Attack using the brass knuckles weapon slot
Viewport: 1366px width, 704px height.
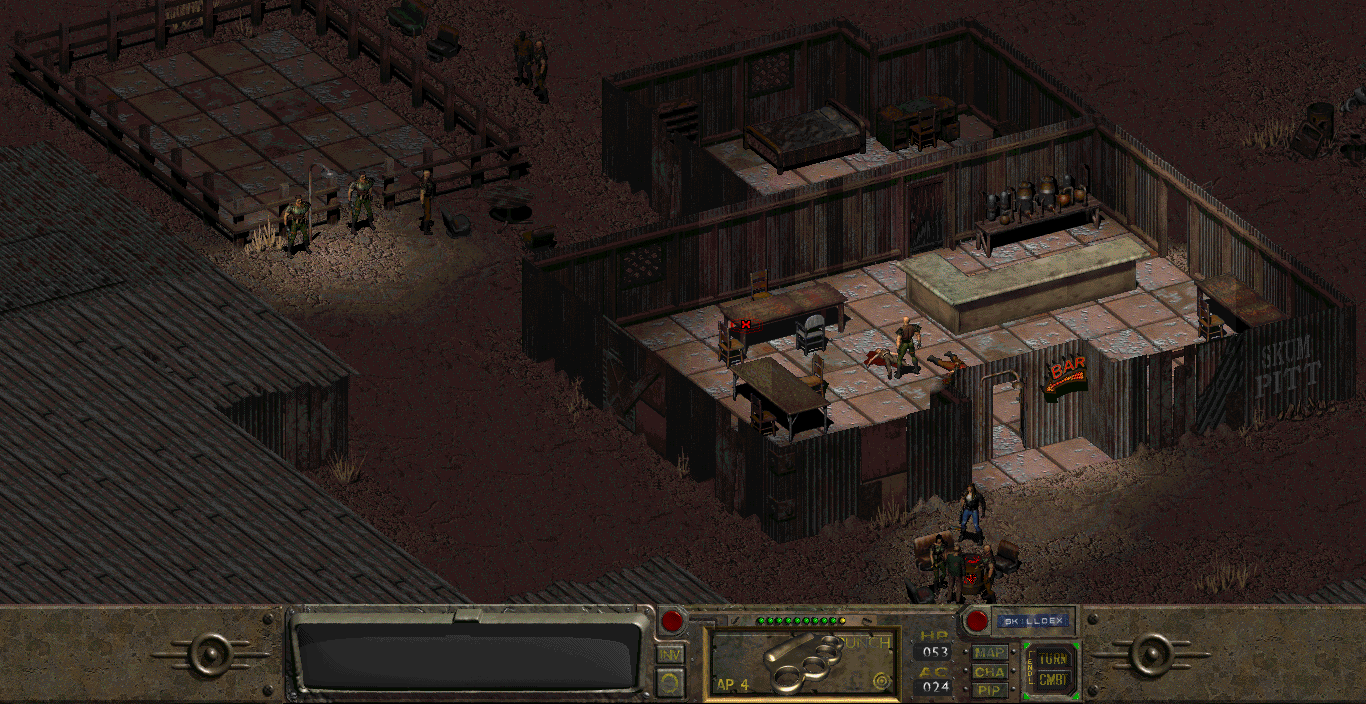[x=799, y=662]
